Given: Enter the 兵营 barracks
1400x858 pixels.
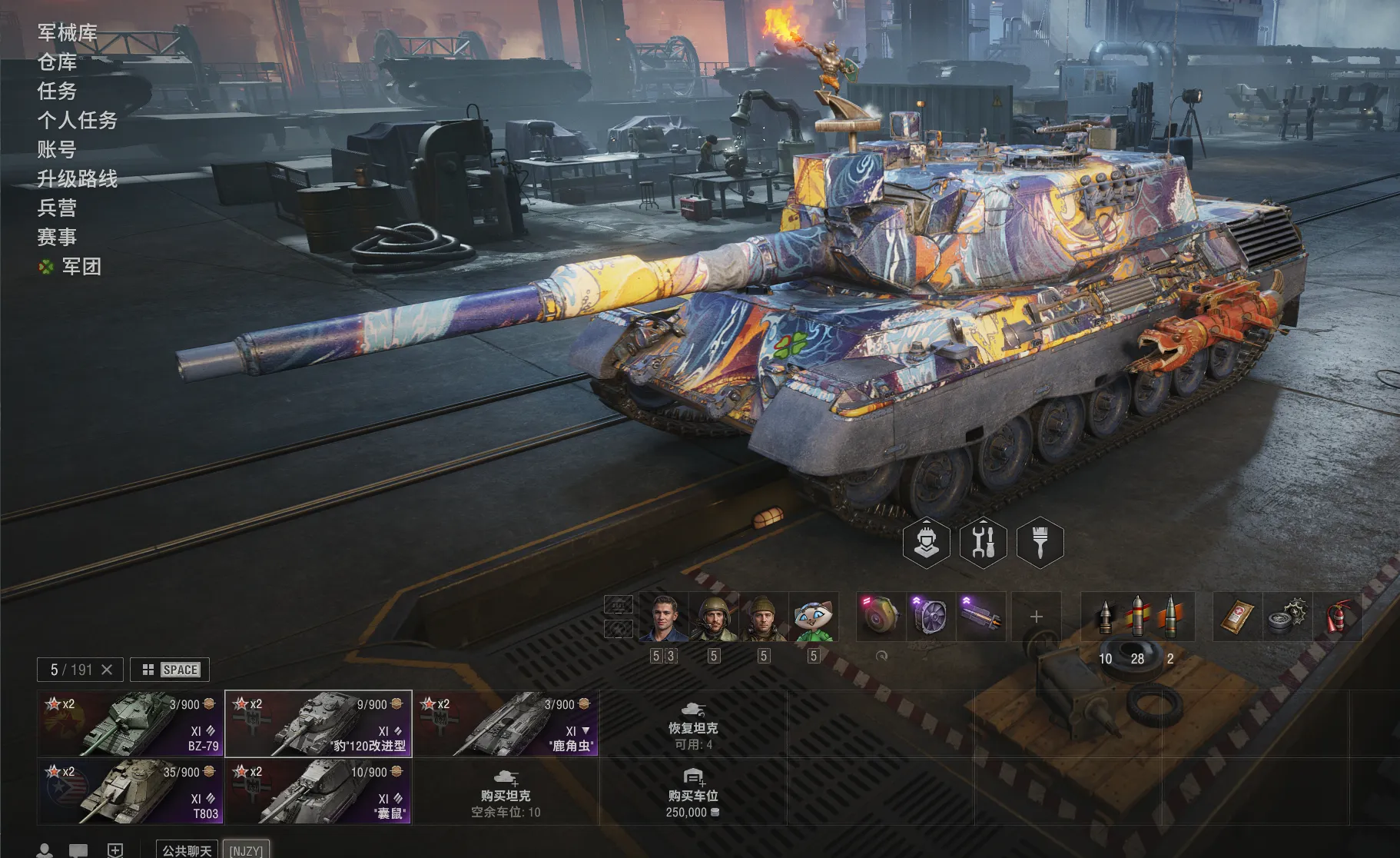Looking at the screenshot, I should (x=58, y=208).
